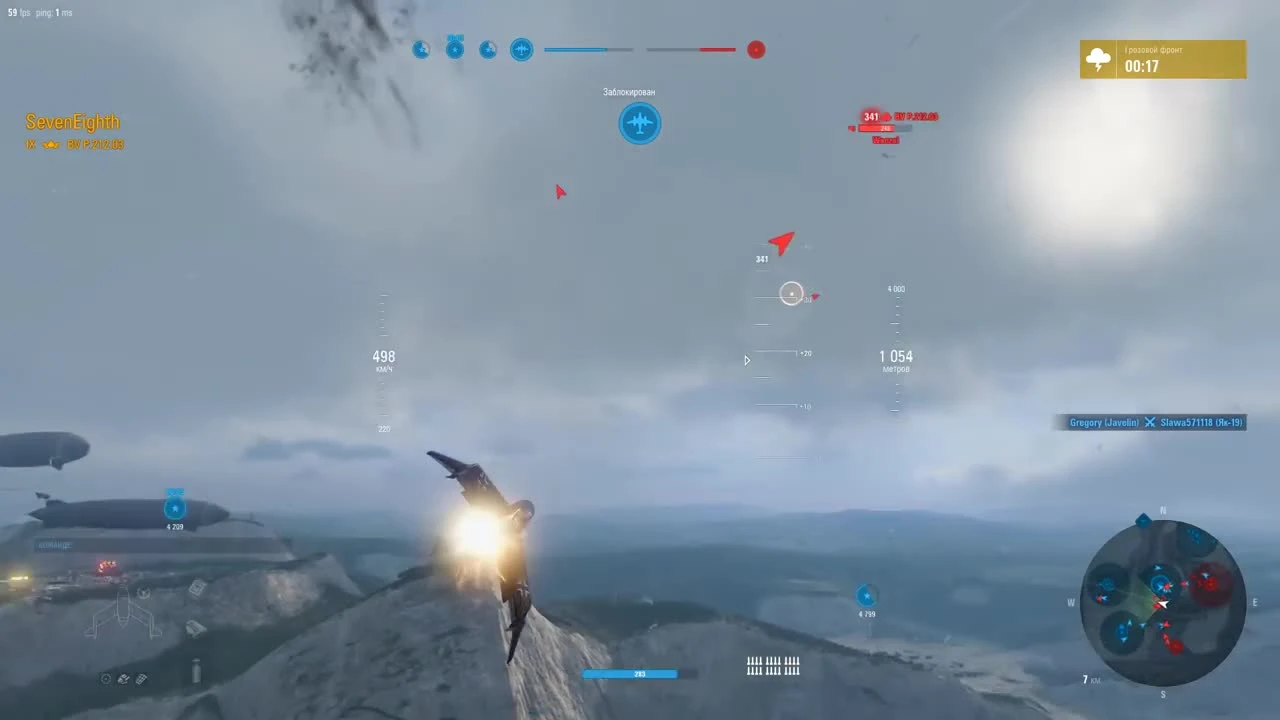Image resolution: width=1280 pixels, height=720 pixels.
Task: Click the player arrow in the minimap center
Action: coord(1163,602)
